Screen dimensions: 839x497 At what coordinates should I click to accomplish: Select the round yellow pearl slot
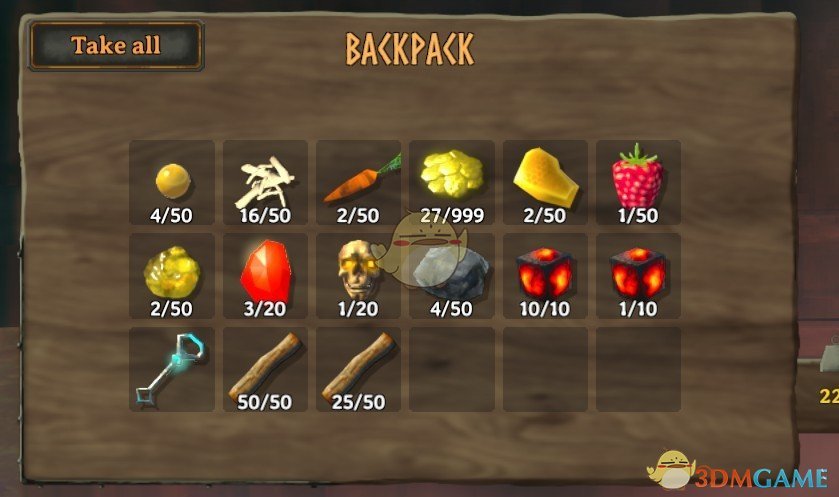tap(171, 182)
